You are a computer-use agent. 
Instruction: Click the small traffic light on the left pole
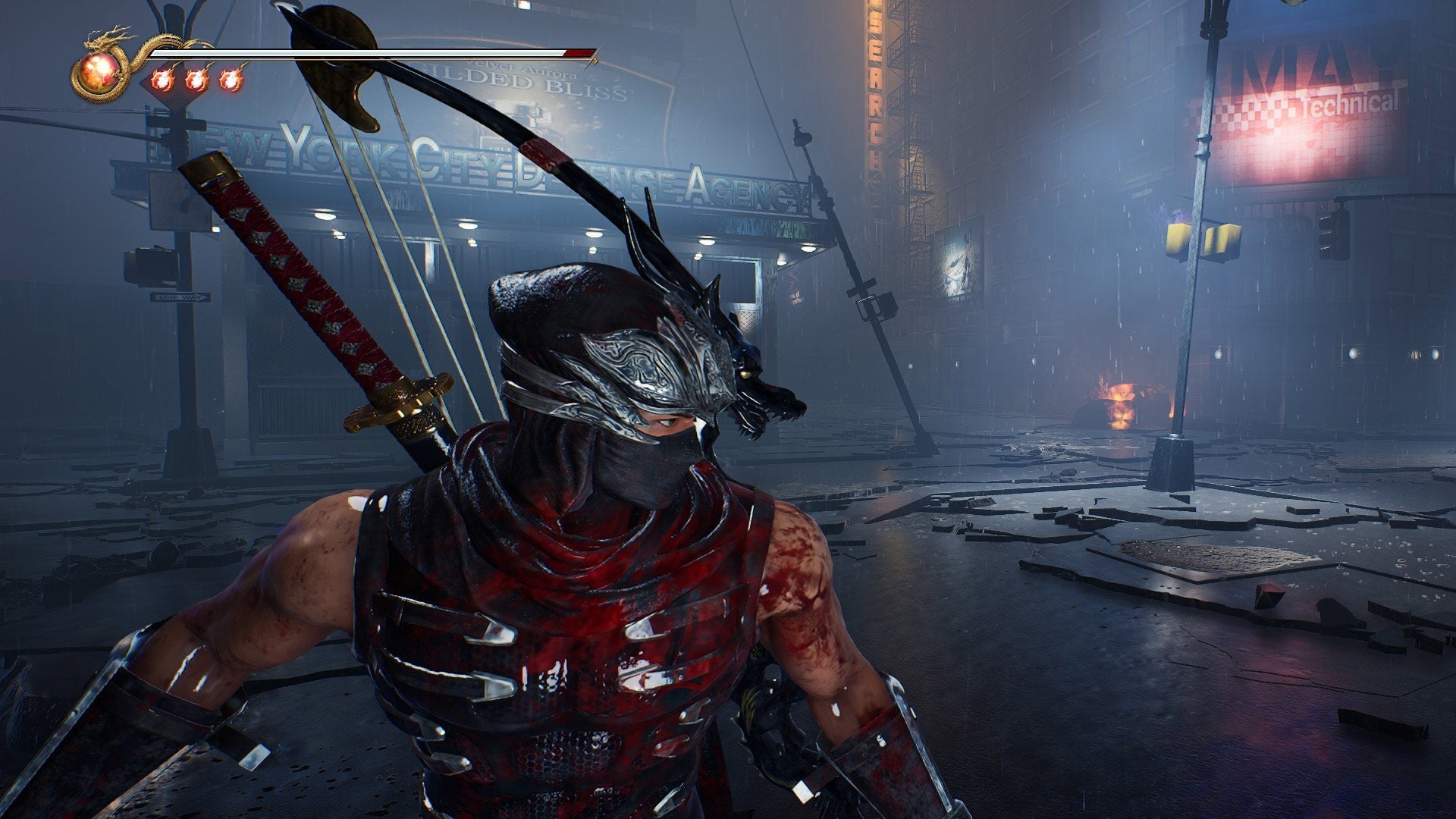pos(152,267)
